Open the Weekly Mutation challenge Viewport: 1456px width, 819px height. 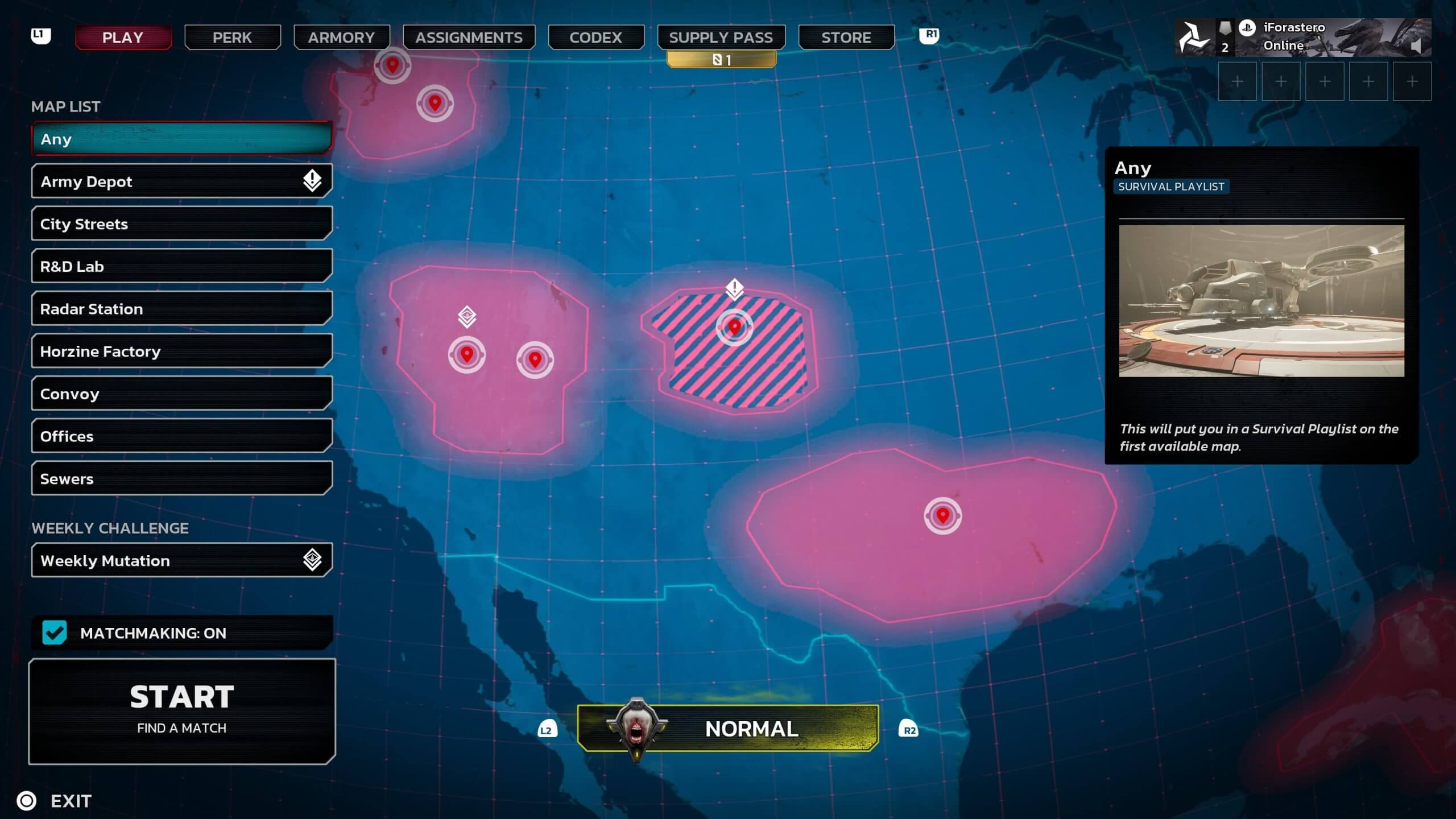181,561
